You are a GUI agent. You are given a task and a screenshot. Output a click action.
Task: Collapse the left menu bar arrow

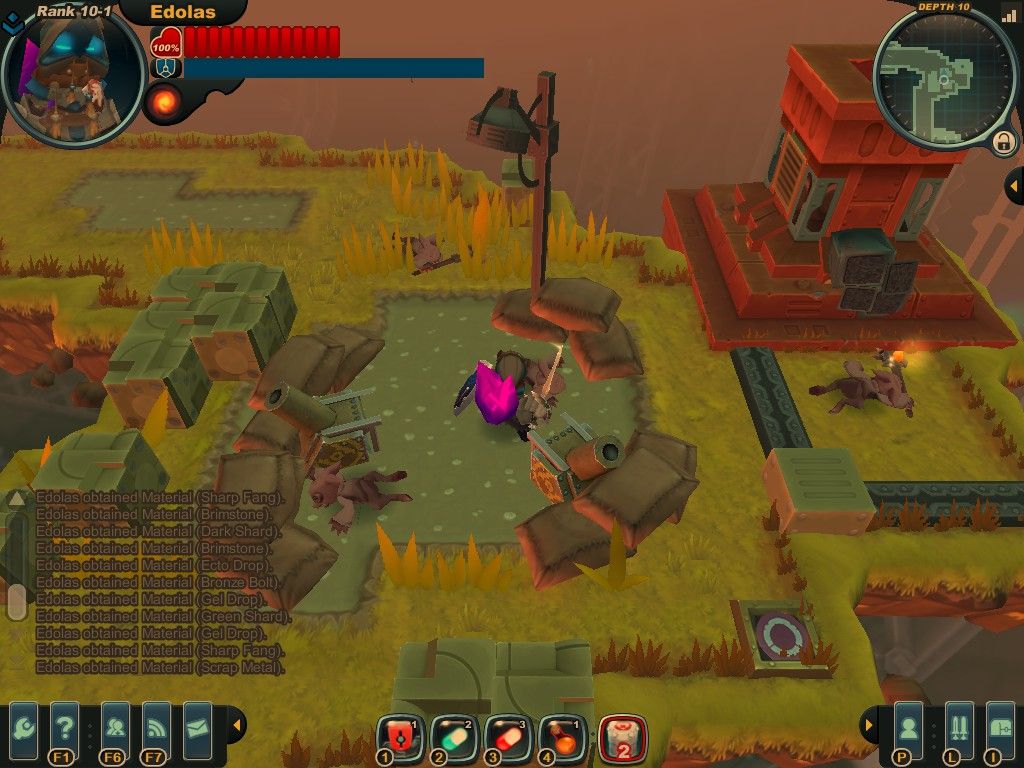pos(236,724)
